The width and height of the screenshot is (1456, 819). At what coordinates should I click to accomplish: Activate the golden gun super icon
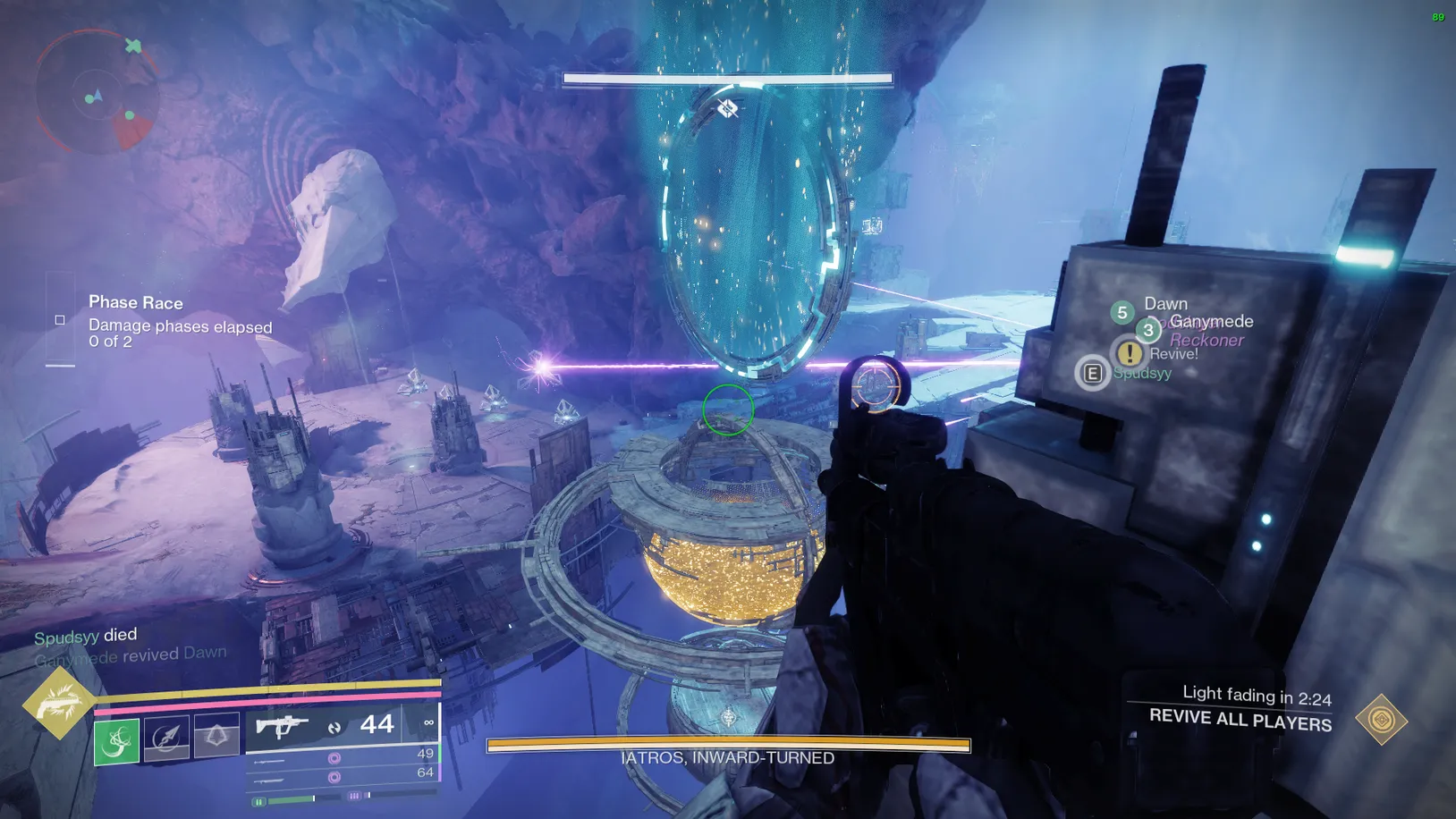(x=58, y=703)
